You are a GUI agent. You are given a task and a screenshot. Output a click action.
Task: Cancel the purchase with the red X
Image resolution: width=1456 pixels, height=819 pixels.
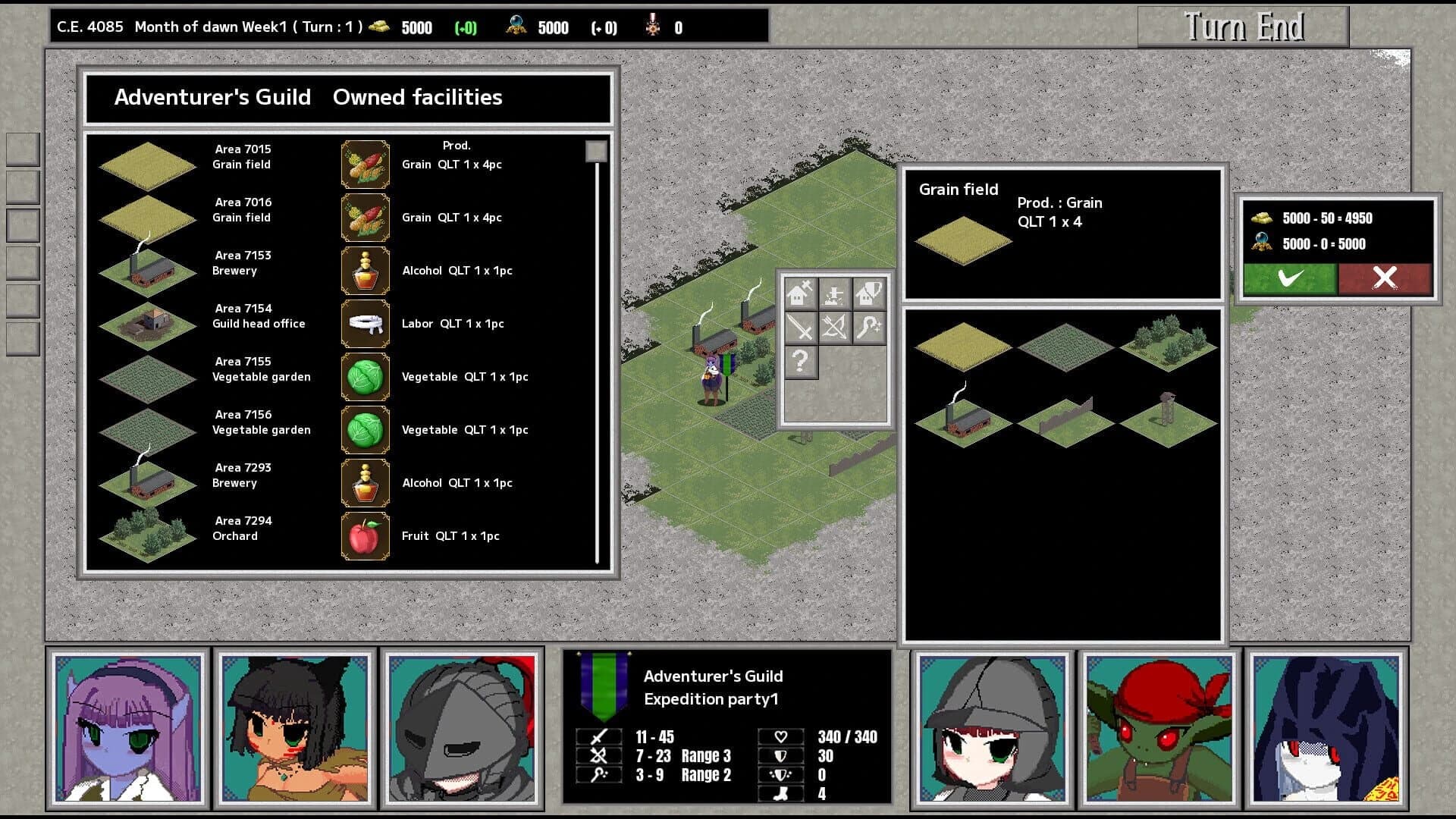pos(1385,278)
